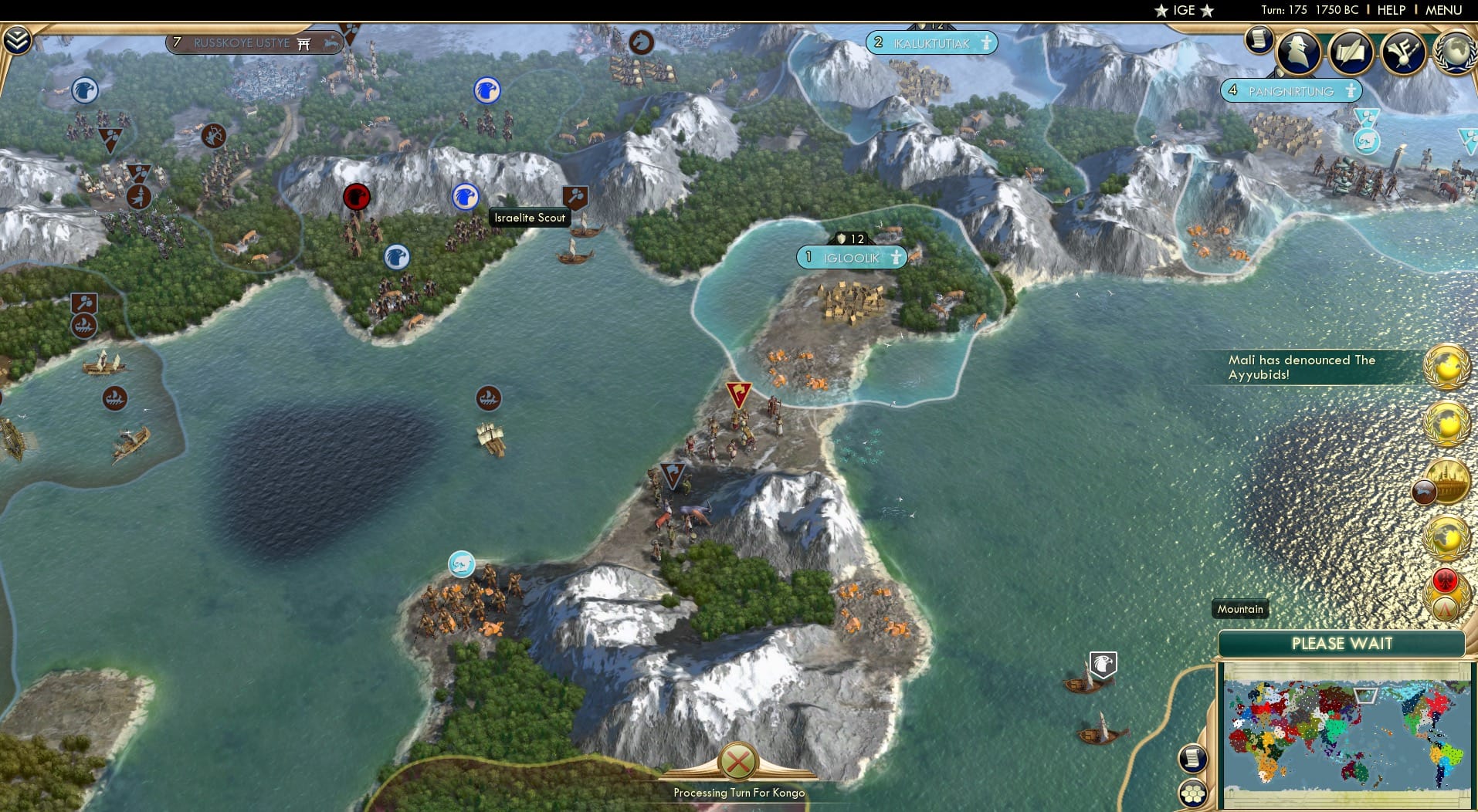
Task: Click the notification log scroll above the minimap
Action: 1192,758
